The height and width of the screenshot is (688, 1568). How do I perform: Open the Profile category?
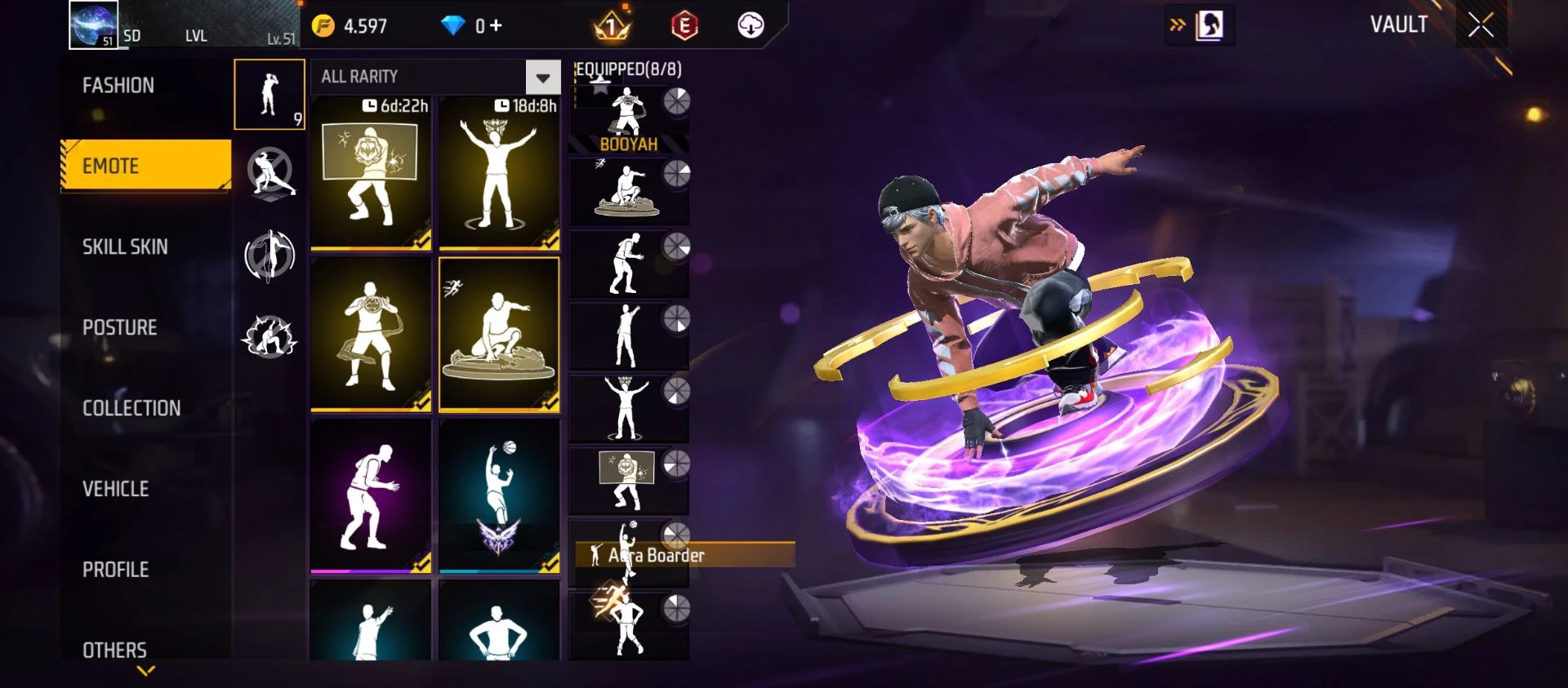[116, 570]
